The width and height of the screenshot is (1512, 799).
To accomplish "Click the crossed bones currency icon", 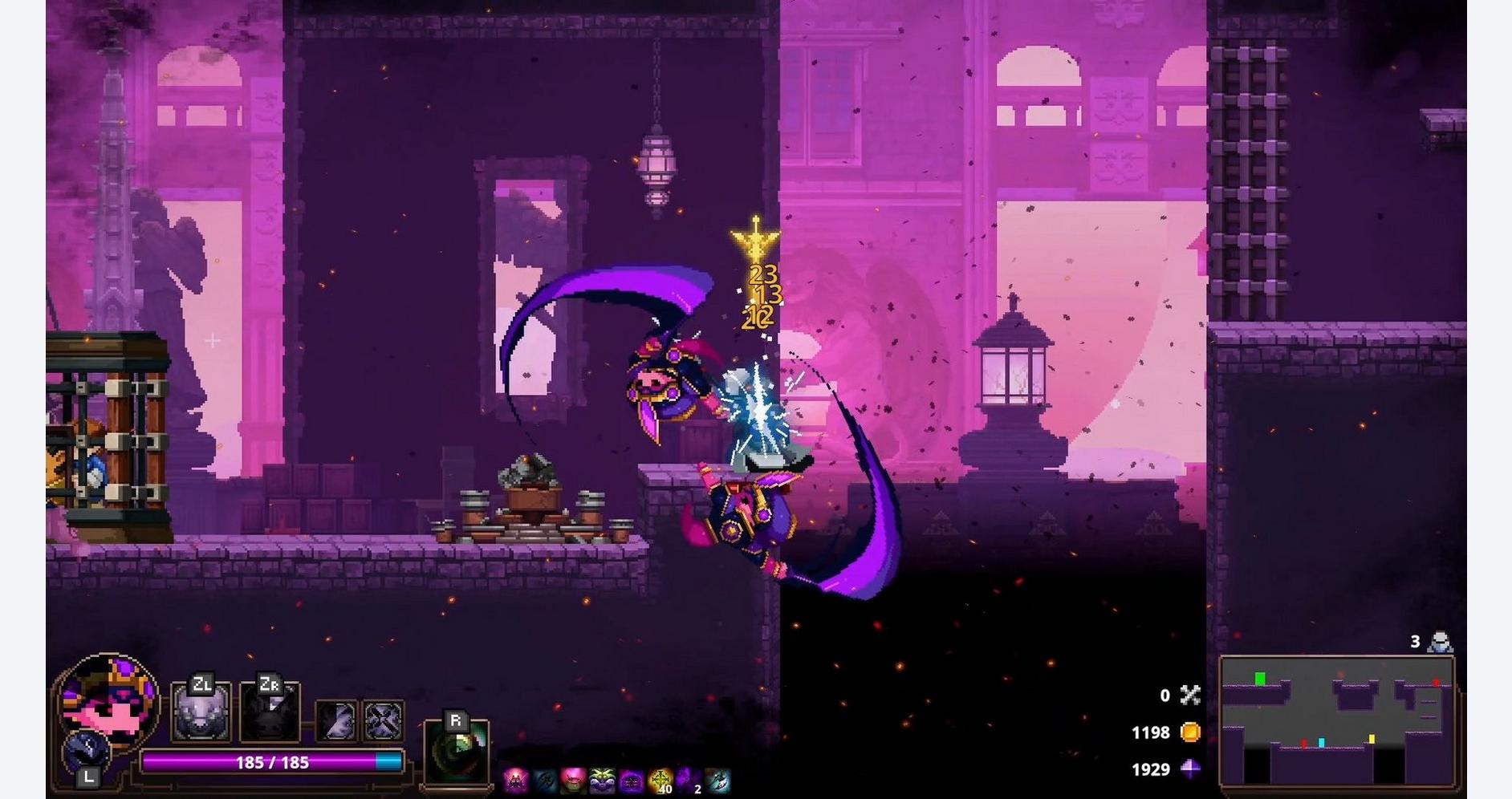I will click(x=1190, y=696).
